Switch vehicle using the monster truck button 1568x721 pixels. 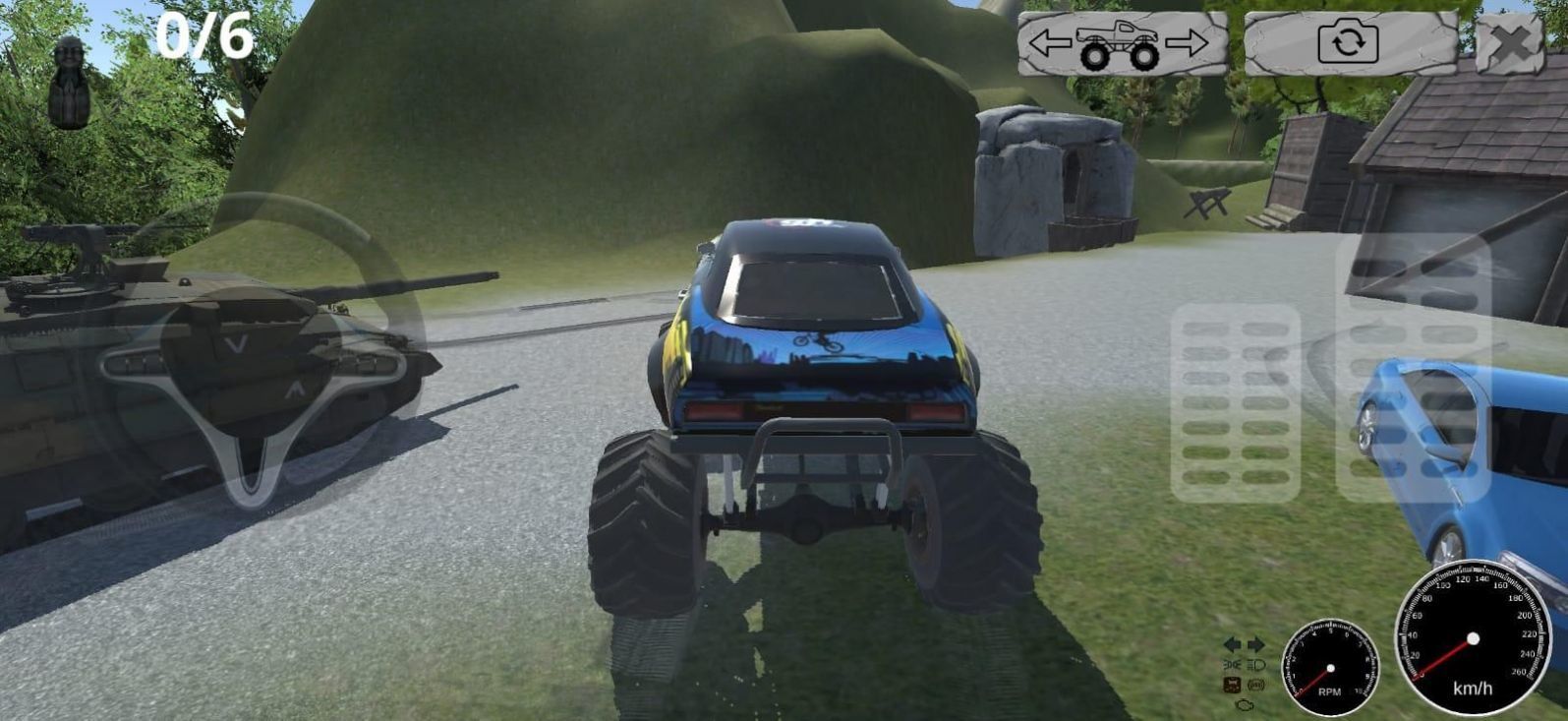click(x=1122, y=44)
